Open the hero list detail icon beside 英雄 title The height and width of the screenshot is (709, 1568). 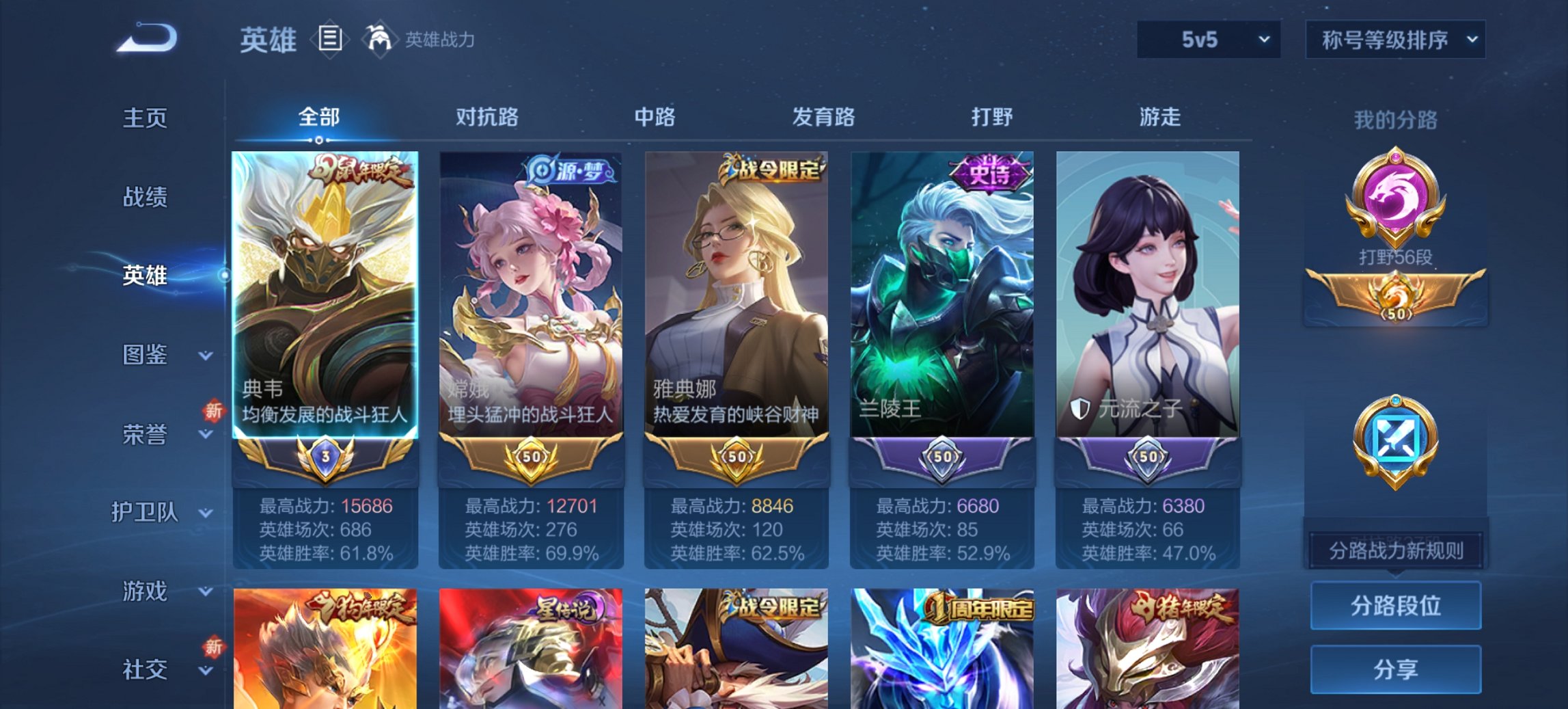[x=331, y=40]
